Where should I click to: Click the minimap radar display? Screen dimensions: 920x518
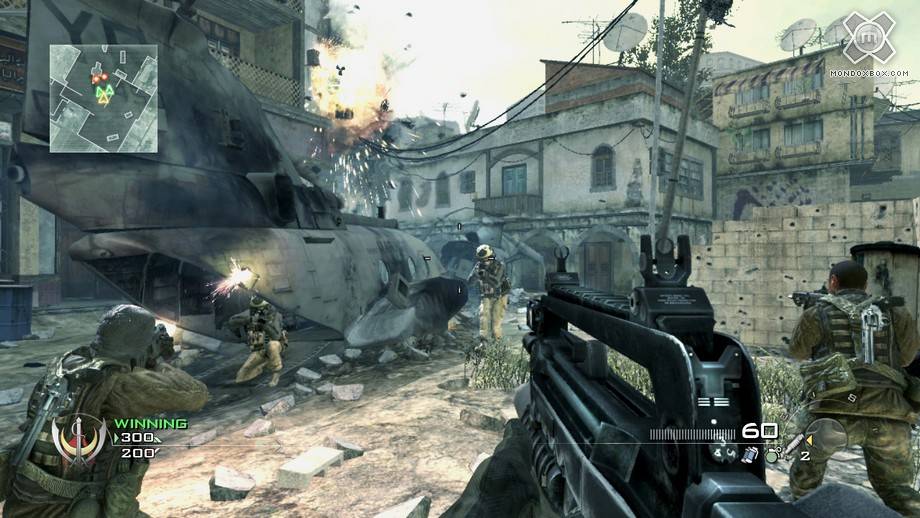tap(104, 98)
